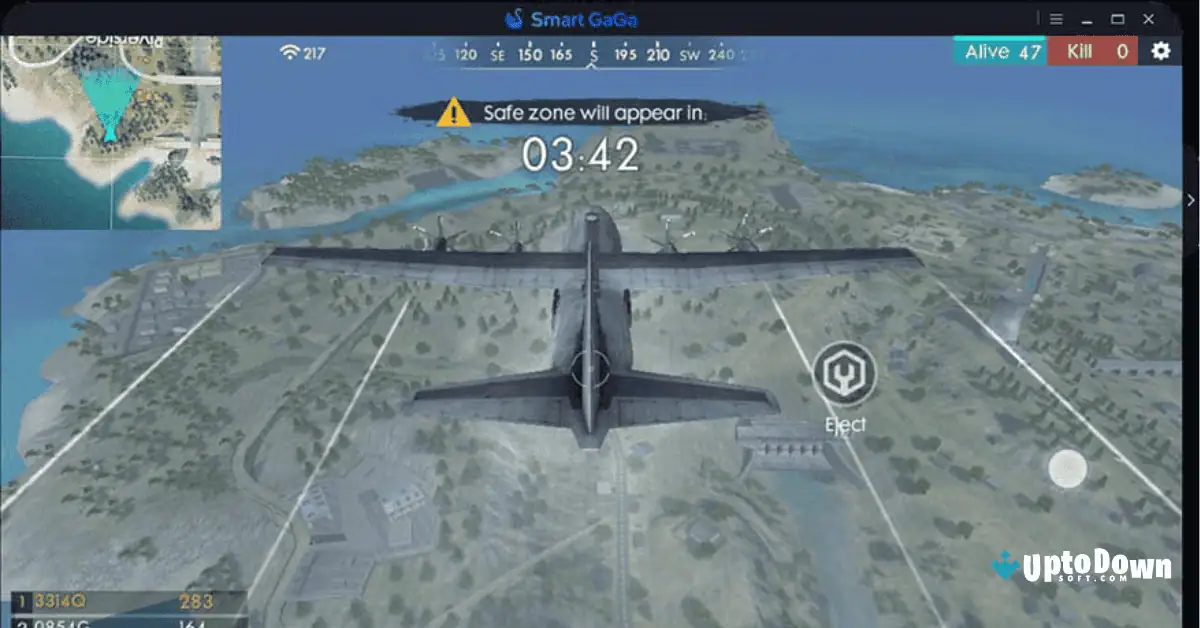Tap the white round joystick button
Screen dimensions: 1200x628
1067,468
